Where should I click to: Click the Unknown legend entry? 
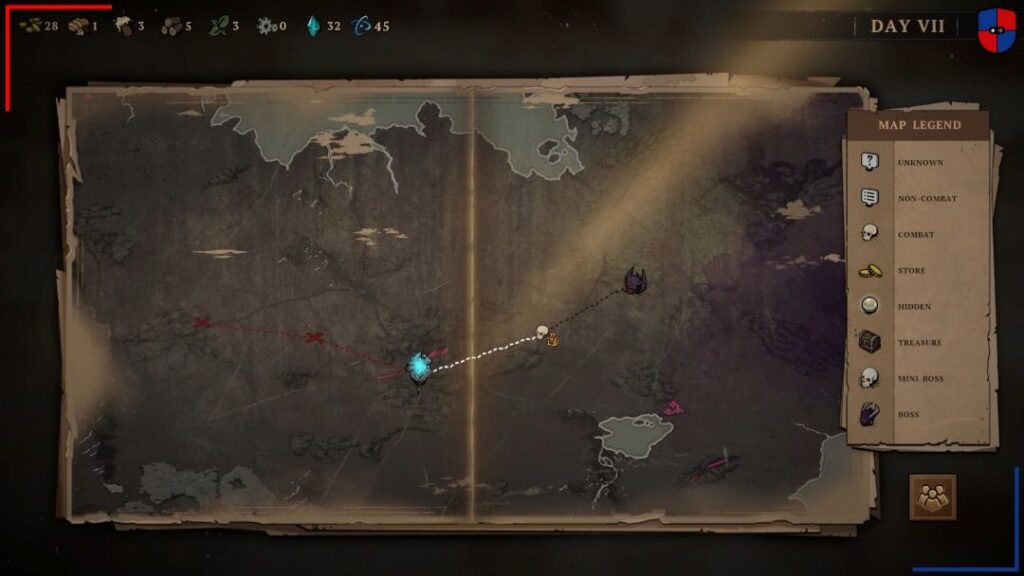click(x=904, y=162)
